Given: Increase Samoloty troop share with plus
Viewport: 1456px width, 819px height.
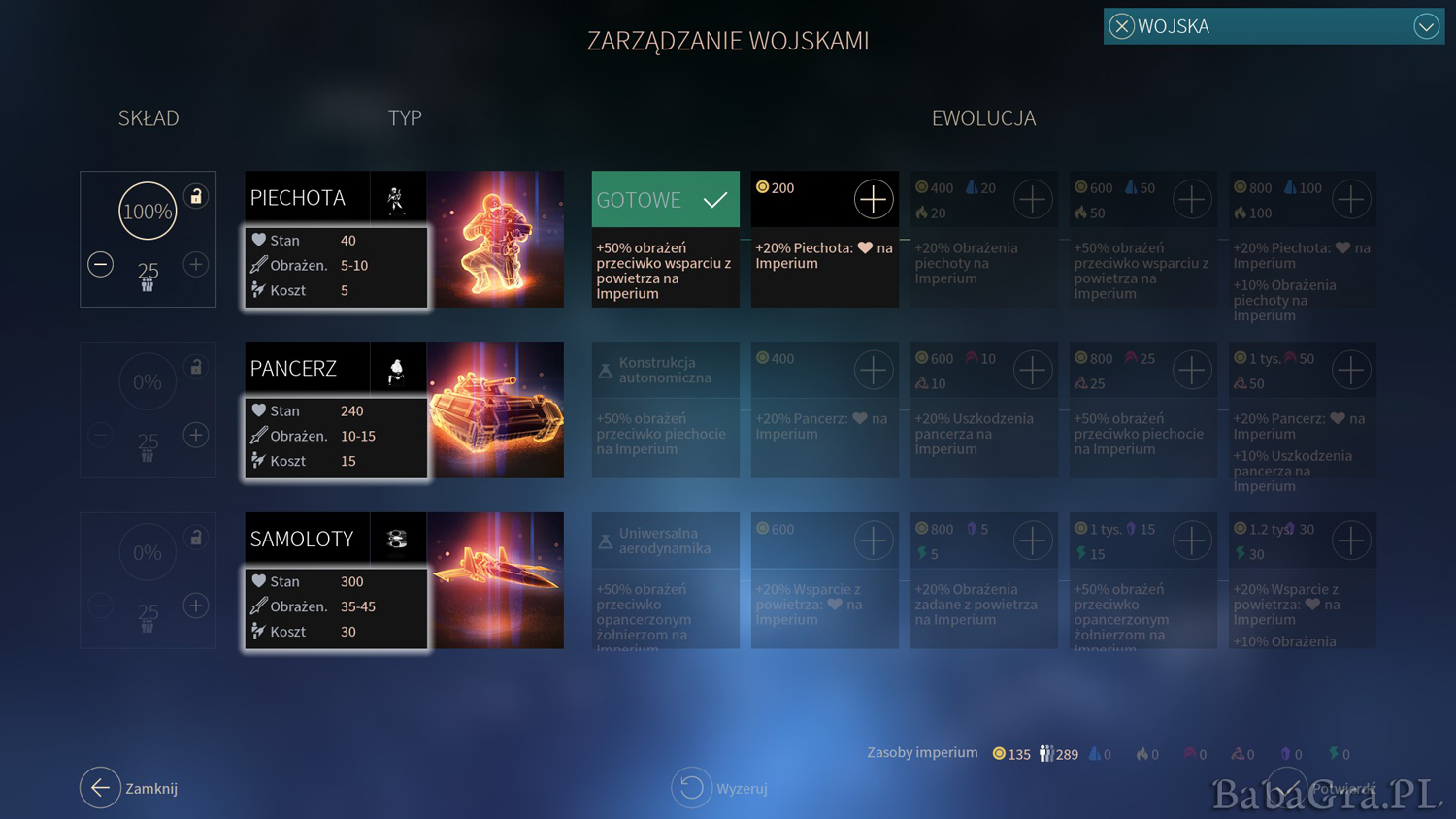Looking at the screenshot, I should (x=196, y=606).
